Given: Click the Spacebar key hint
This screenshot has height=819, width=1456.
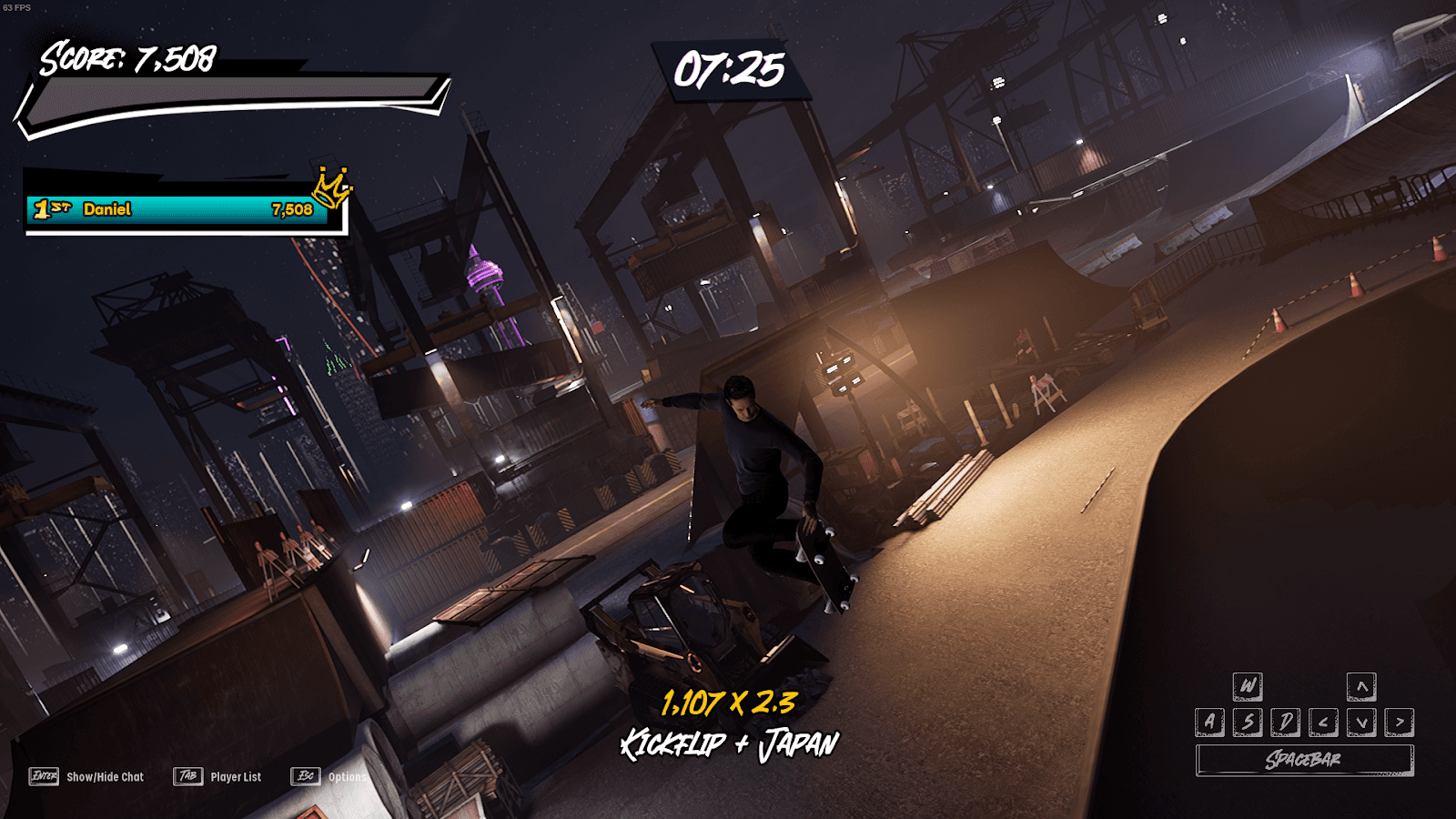Looking at the screenshot, I should coord(1305,757).
